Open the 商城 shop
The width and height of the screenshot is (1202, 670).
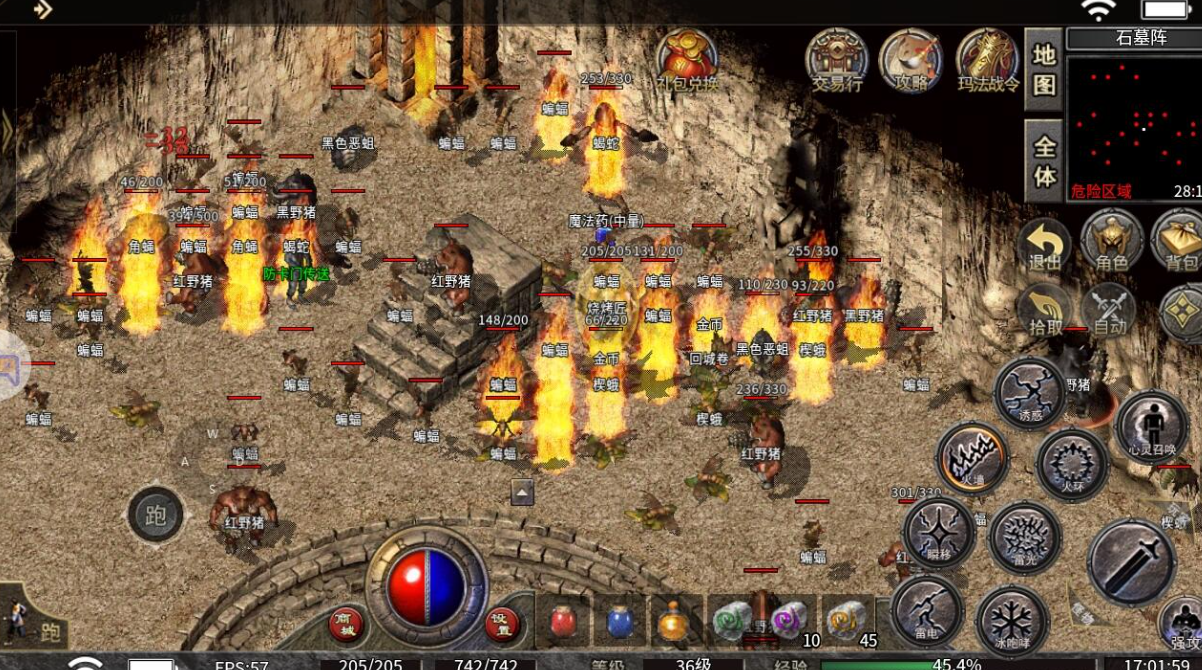pos(346,624)
